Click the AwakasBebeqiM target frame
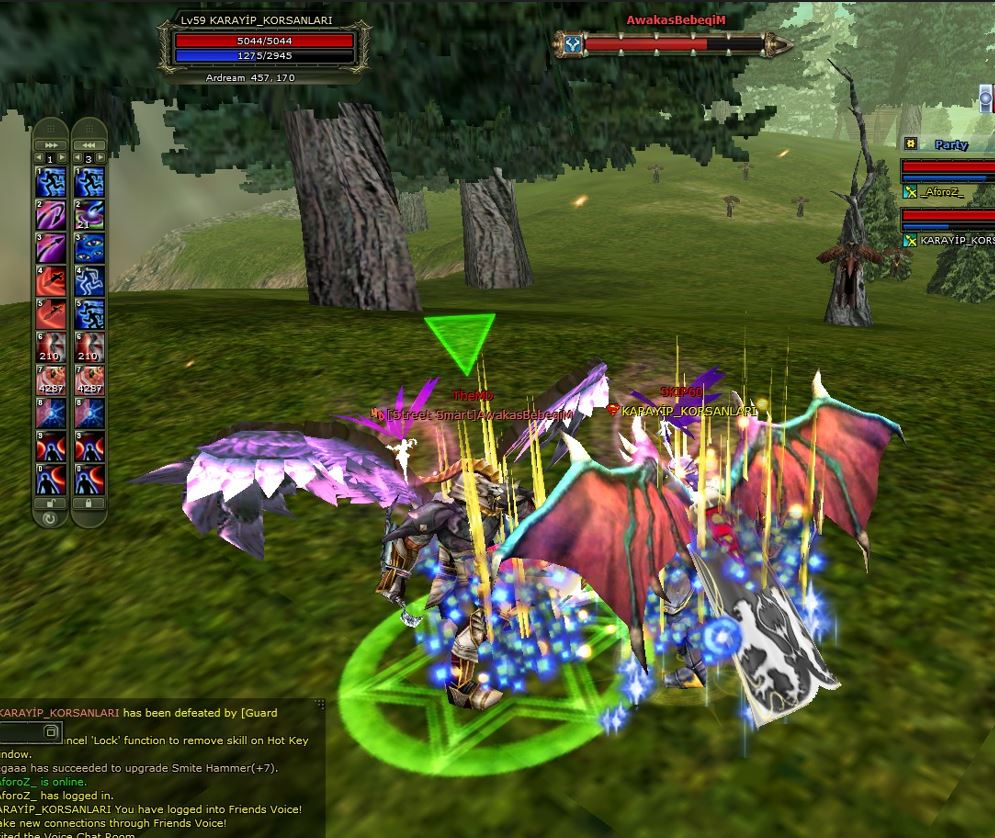 point(672,44)
